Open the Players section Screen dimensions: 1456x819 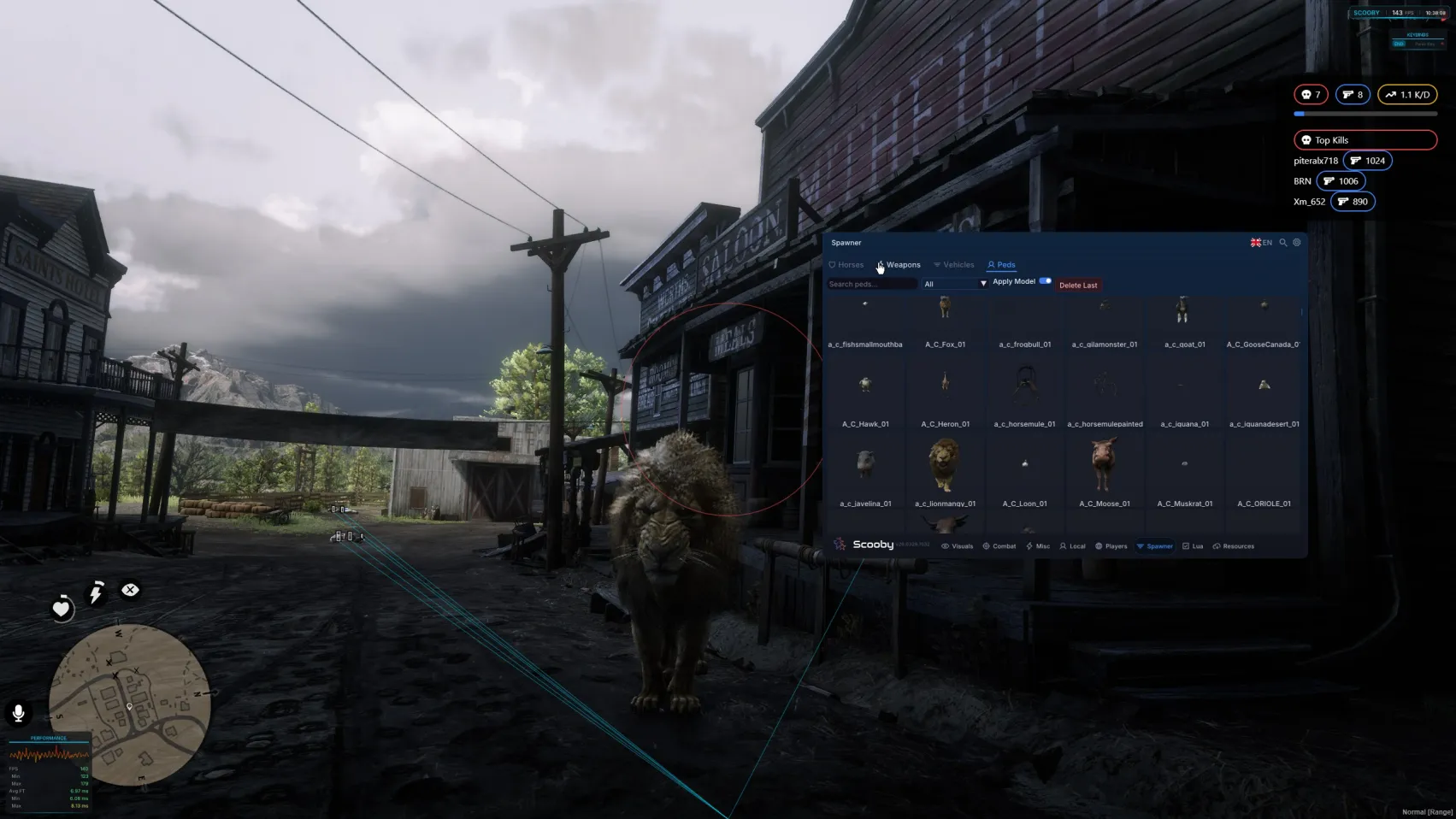click(1111, 546)
